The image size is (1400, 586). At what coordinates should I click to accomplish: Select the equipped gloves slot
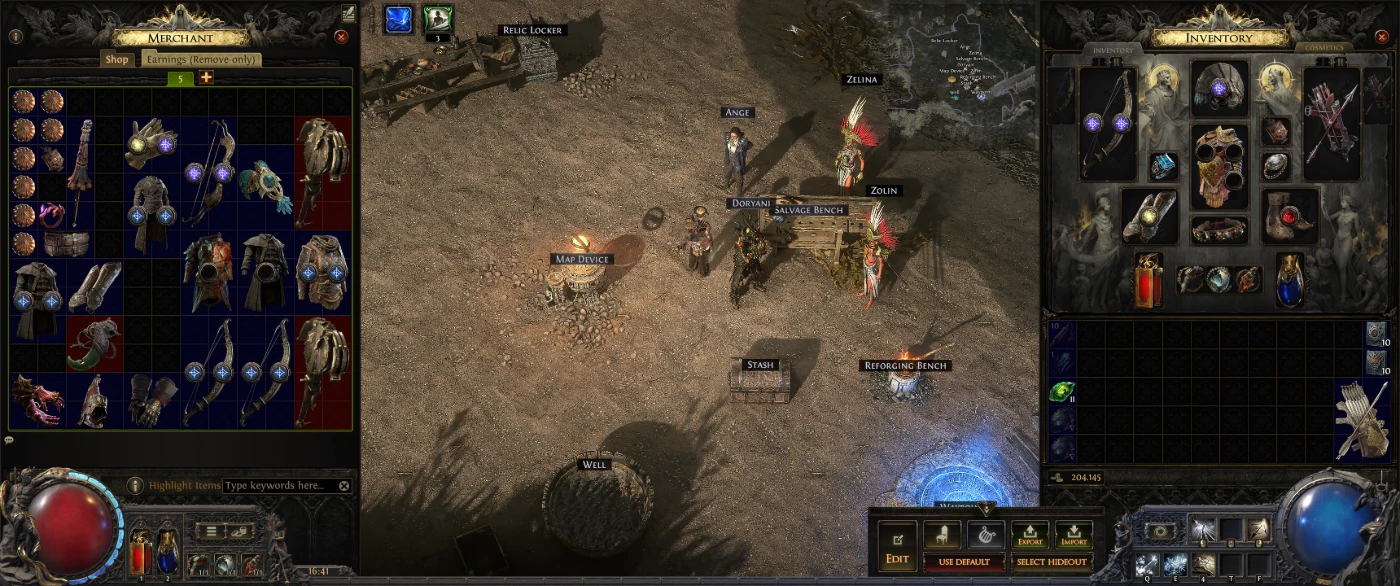[x=1149, y=215]
